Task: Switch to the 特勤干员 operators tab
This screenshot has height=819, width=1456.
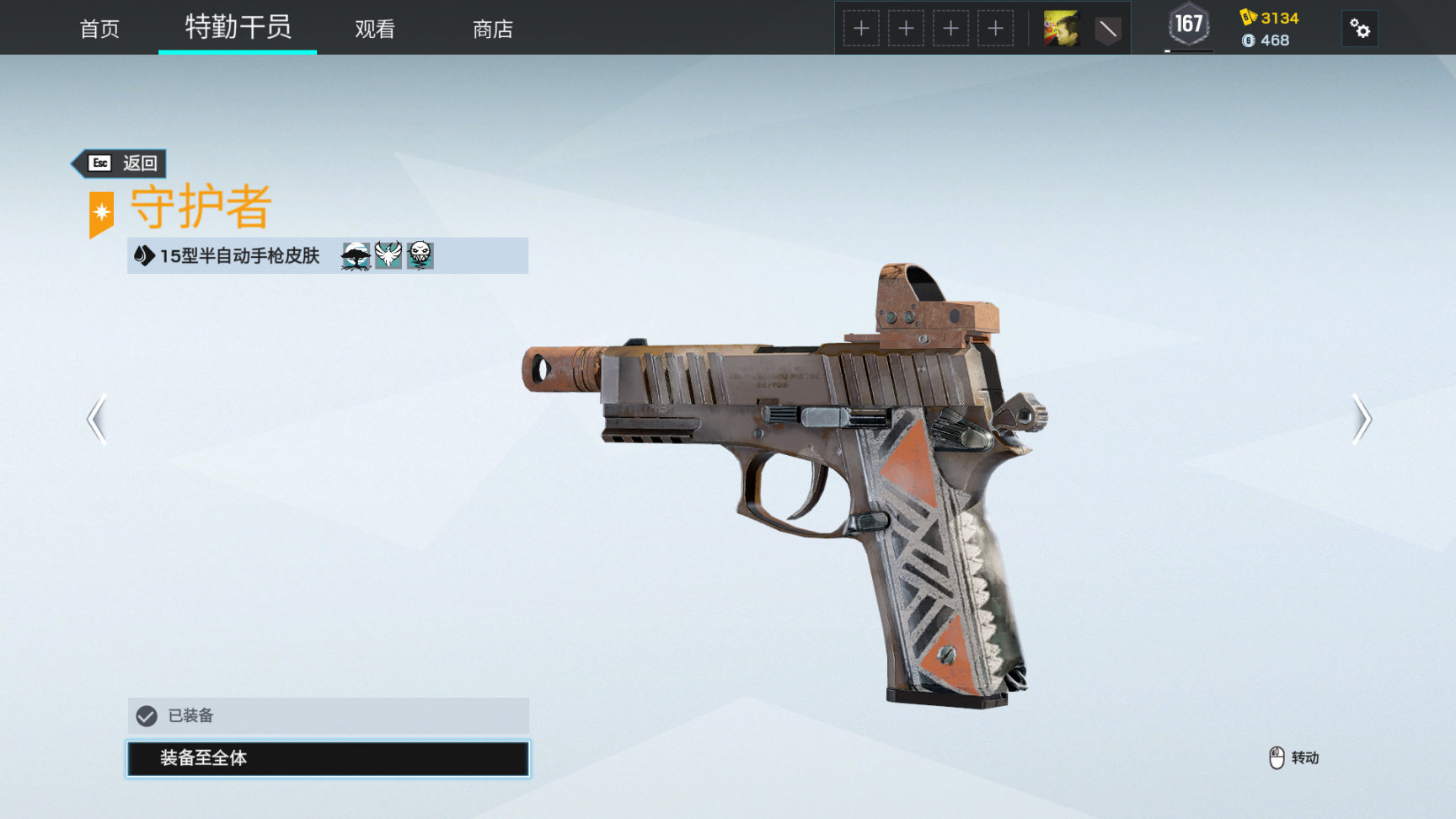Action: click(238, 27)
